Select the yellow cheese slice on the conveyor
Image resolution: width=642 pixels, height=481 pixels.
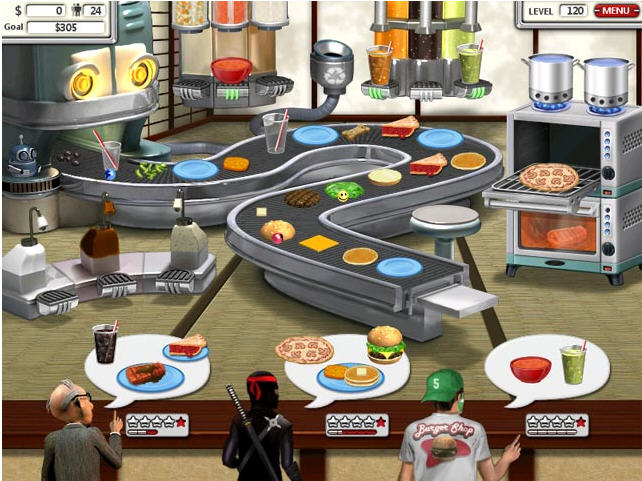point(318,243)
